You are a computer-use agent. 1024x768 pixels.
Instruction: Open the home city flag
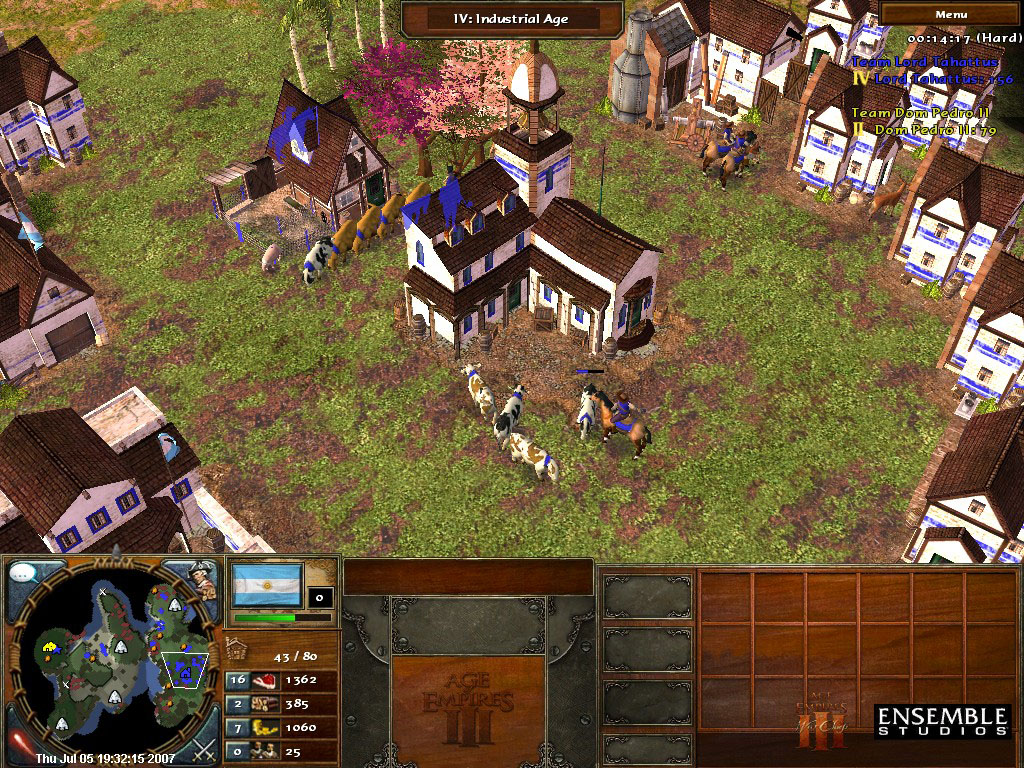[x=266, y=584]
